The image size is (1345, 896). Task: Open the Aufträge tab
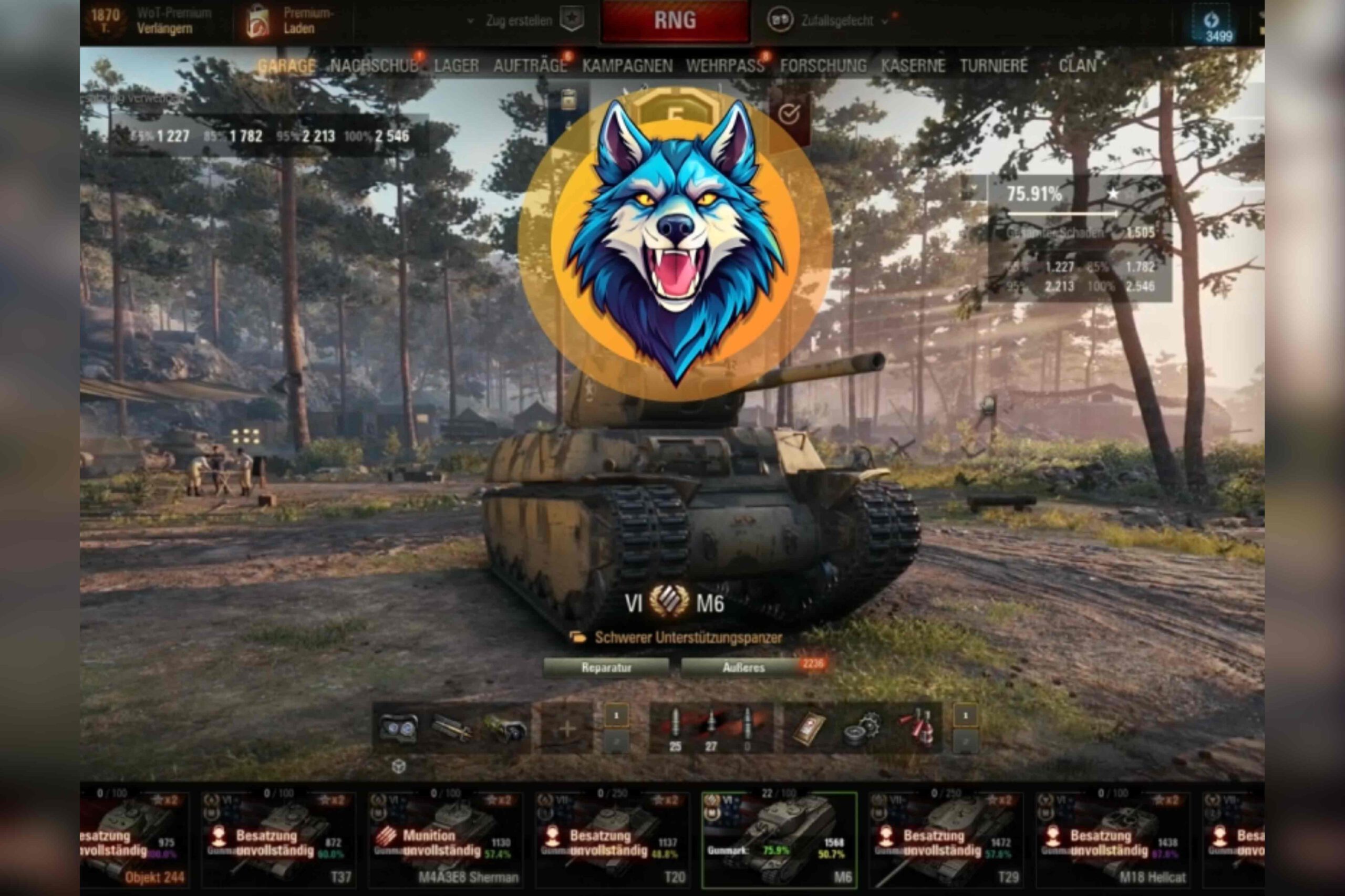530,66
